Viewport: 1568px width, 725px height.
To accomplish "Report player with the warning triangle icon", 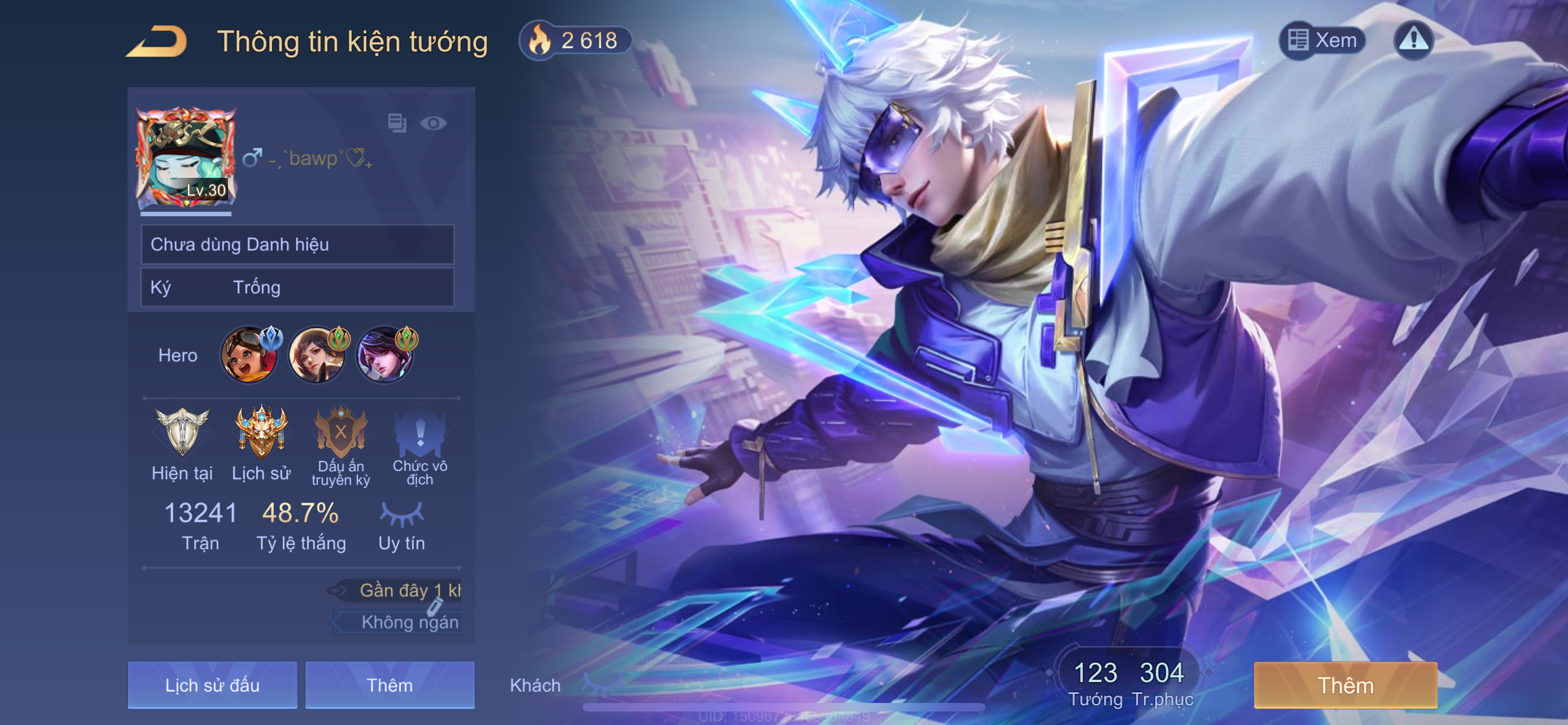I will [x=1413, y=41].
